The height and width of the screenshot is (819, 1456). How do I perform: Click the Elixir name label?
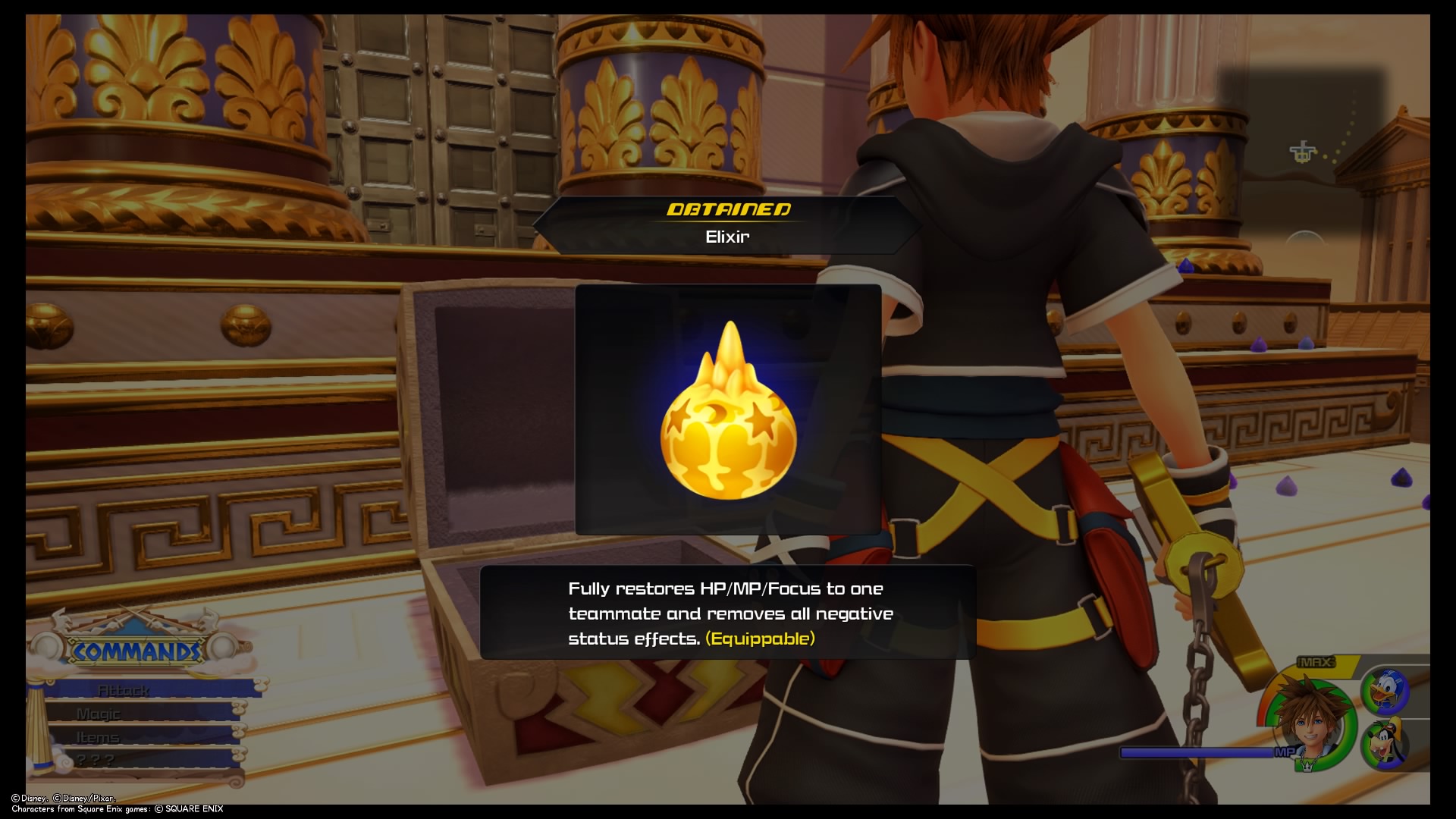pyautogui.click(x=726, y=237)
